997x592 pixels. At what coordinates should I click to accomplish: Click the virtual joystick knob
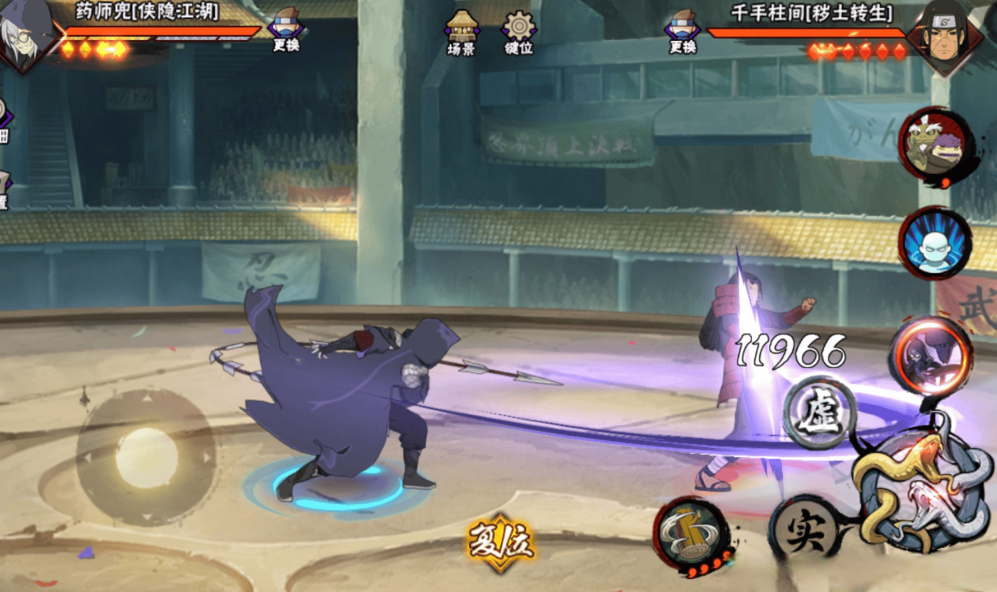click(x=147, y=458)
